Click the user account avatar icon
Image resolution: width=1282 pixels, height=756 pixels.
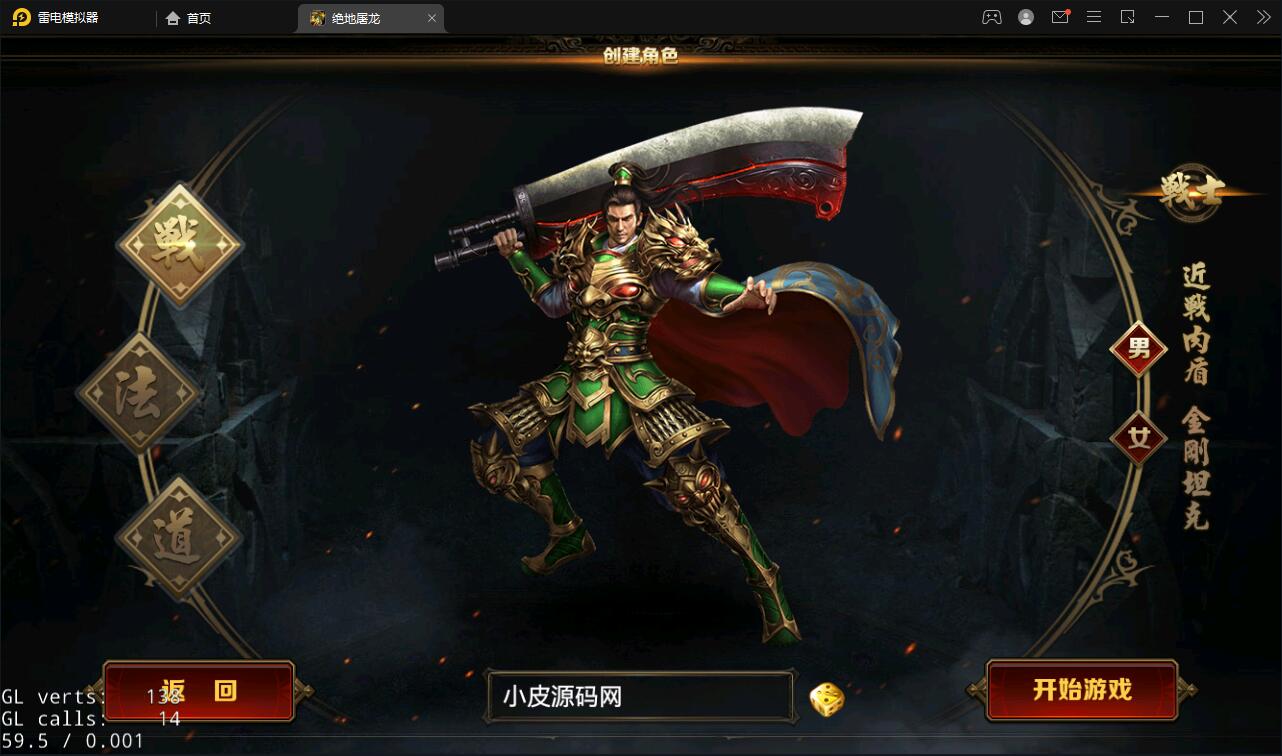[1026, 17]
